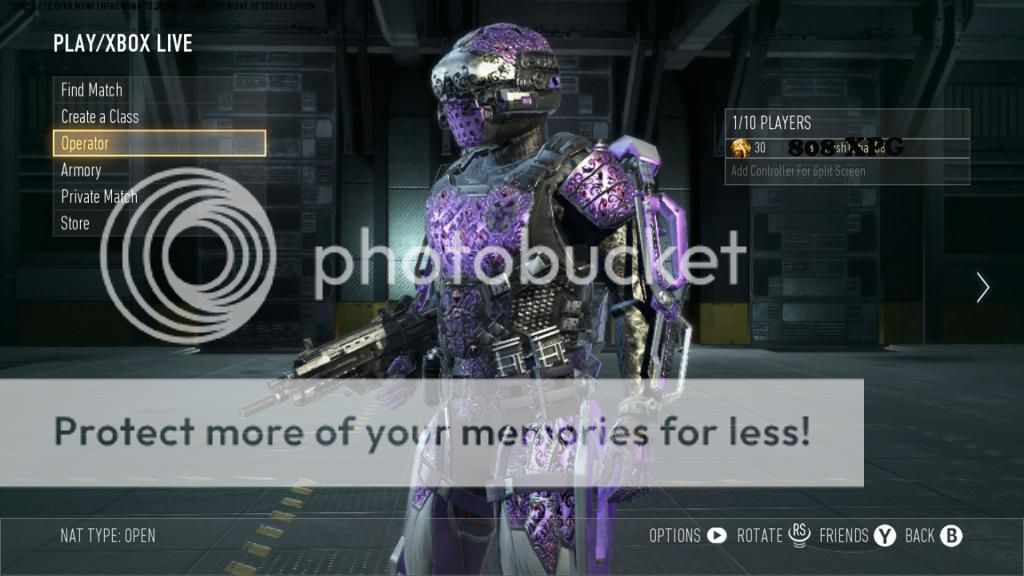Click the right arrow beside the operator
The width and height of the screenshot is (1024, 576).
(x=983, y=288)
